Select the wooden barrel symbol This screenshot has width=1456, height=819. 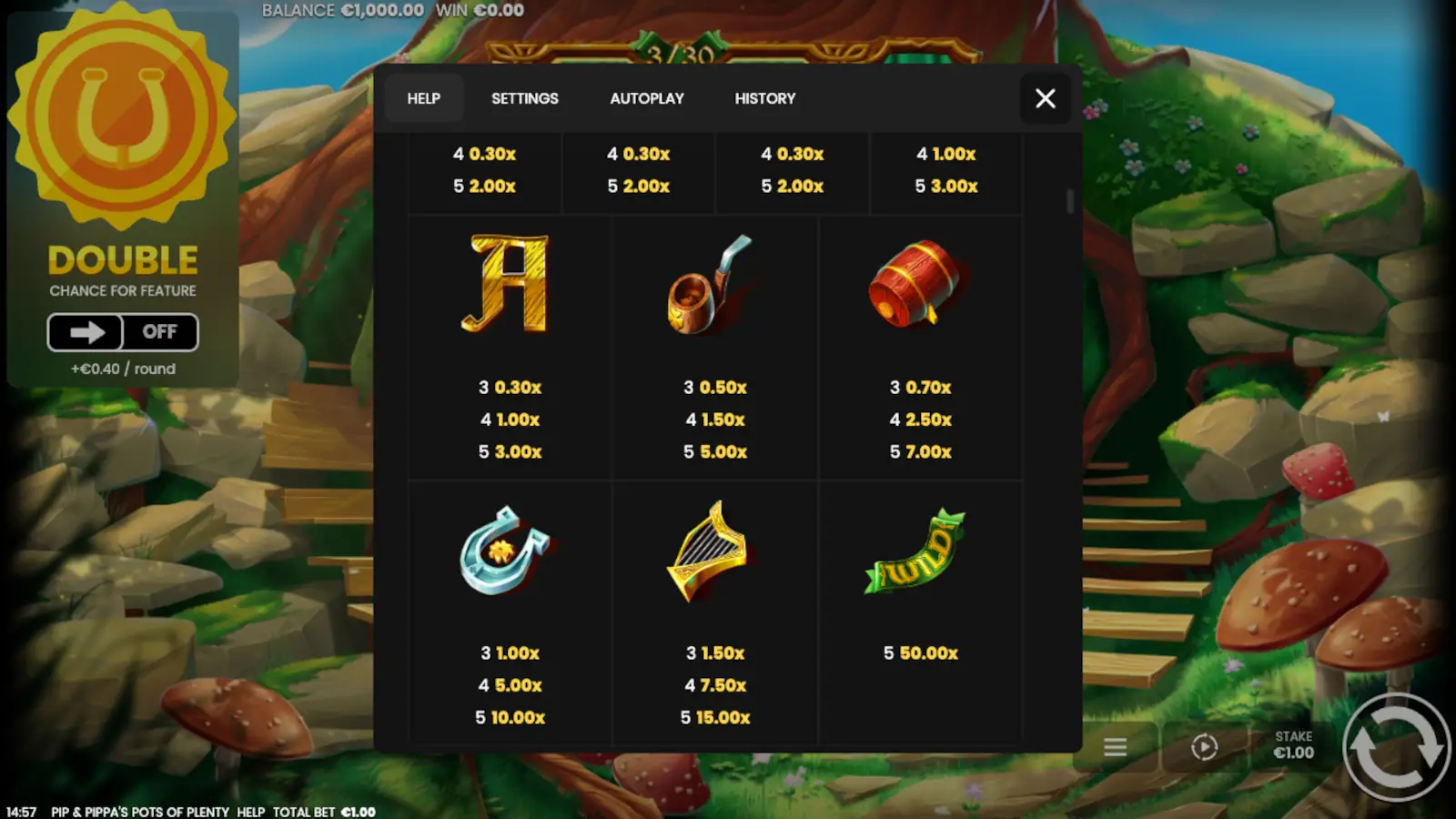point(919,284)
